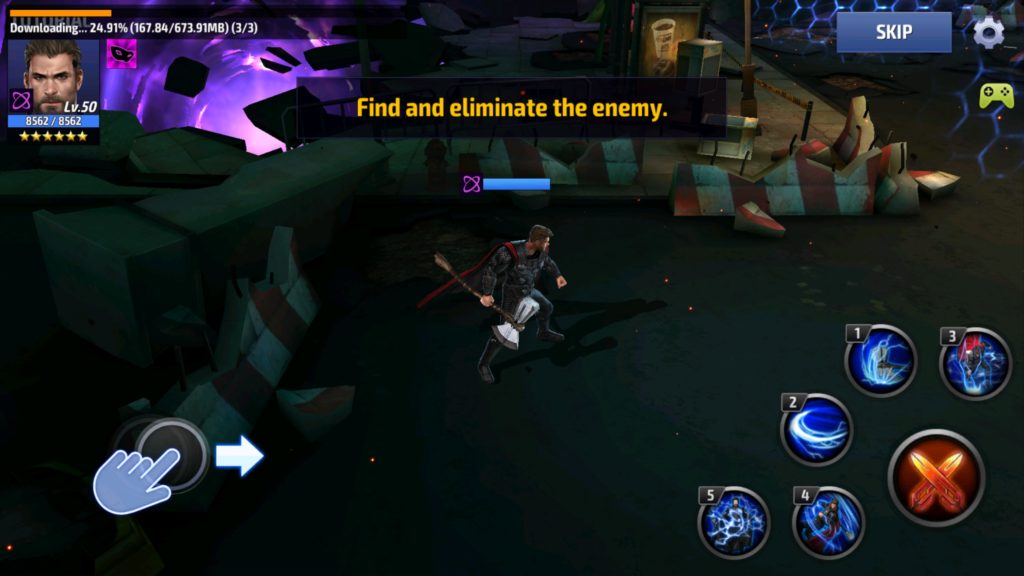Trigger skill number 3
The image size is (1024, 576).
(x=976, y=363)
